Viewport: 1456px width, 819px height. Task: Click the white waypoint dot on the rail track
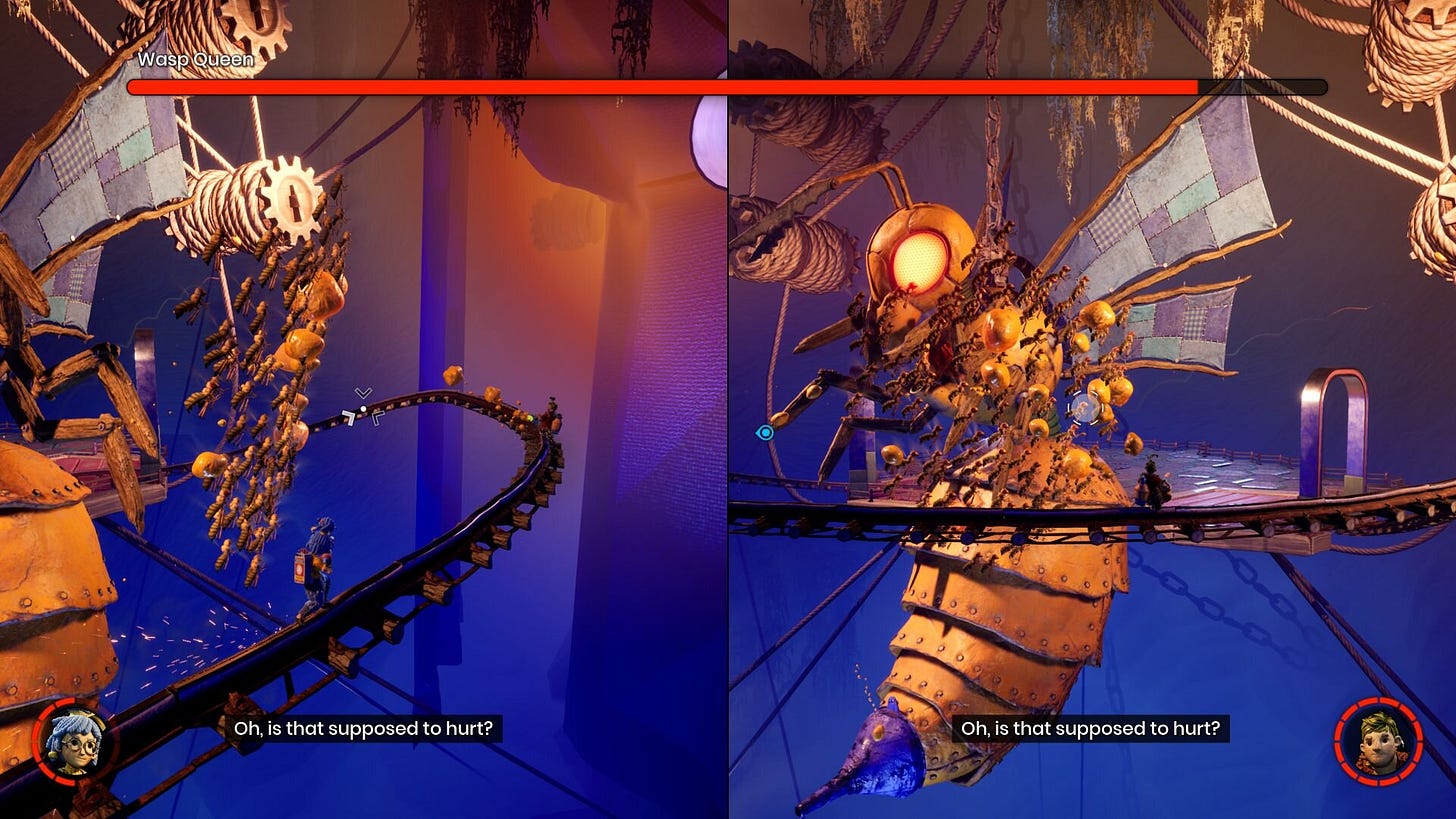(x=363, y=408)
